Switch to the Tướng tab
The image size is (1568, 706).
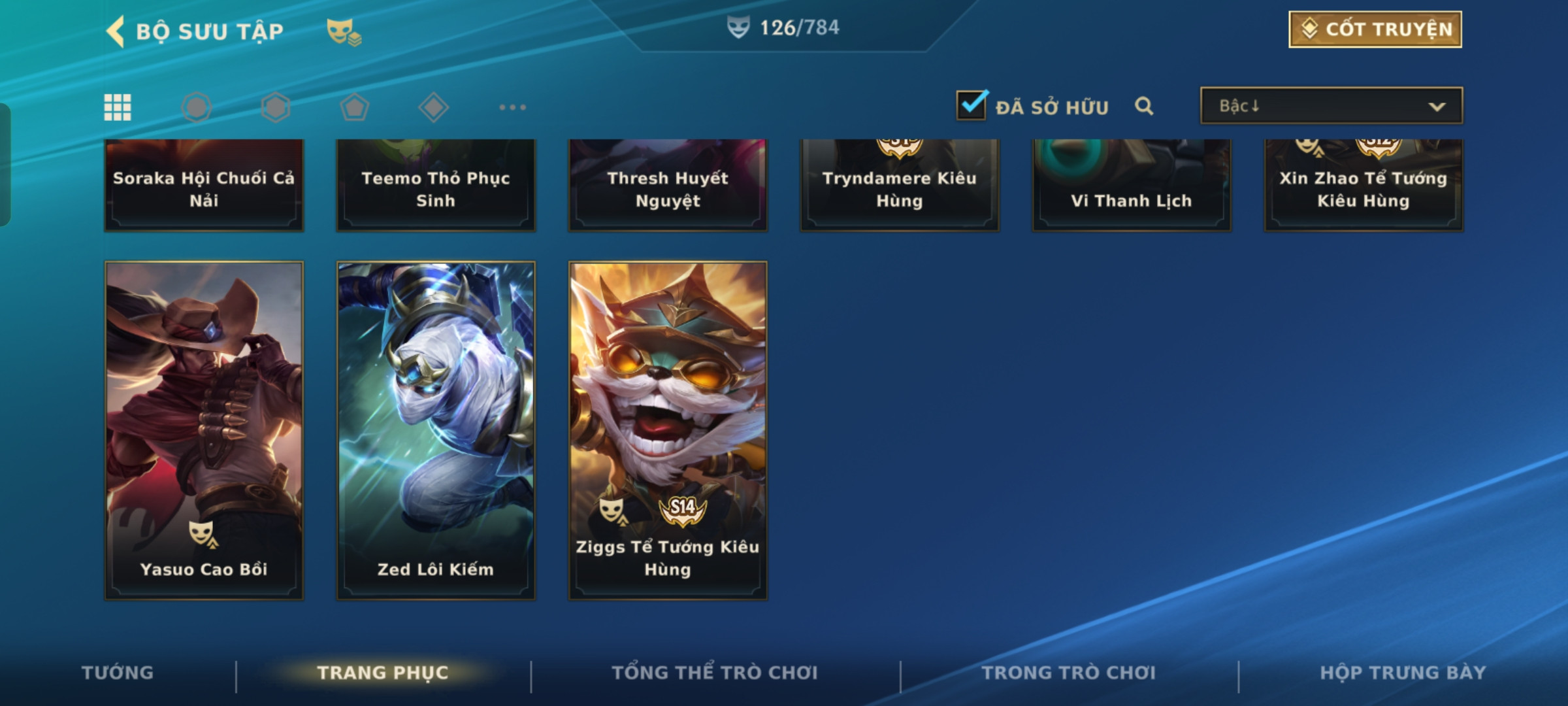[118, 673]
